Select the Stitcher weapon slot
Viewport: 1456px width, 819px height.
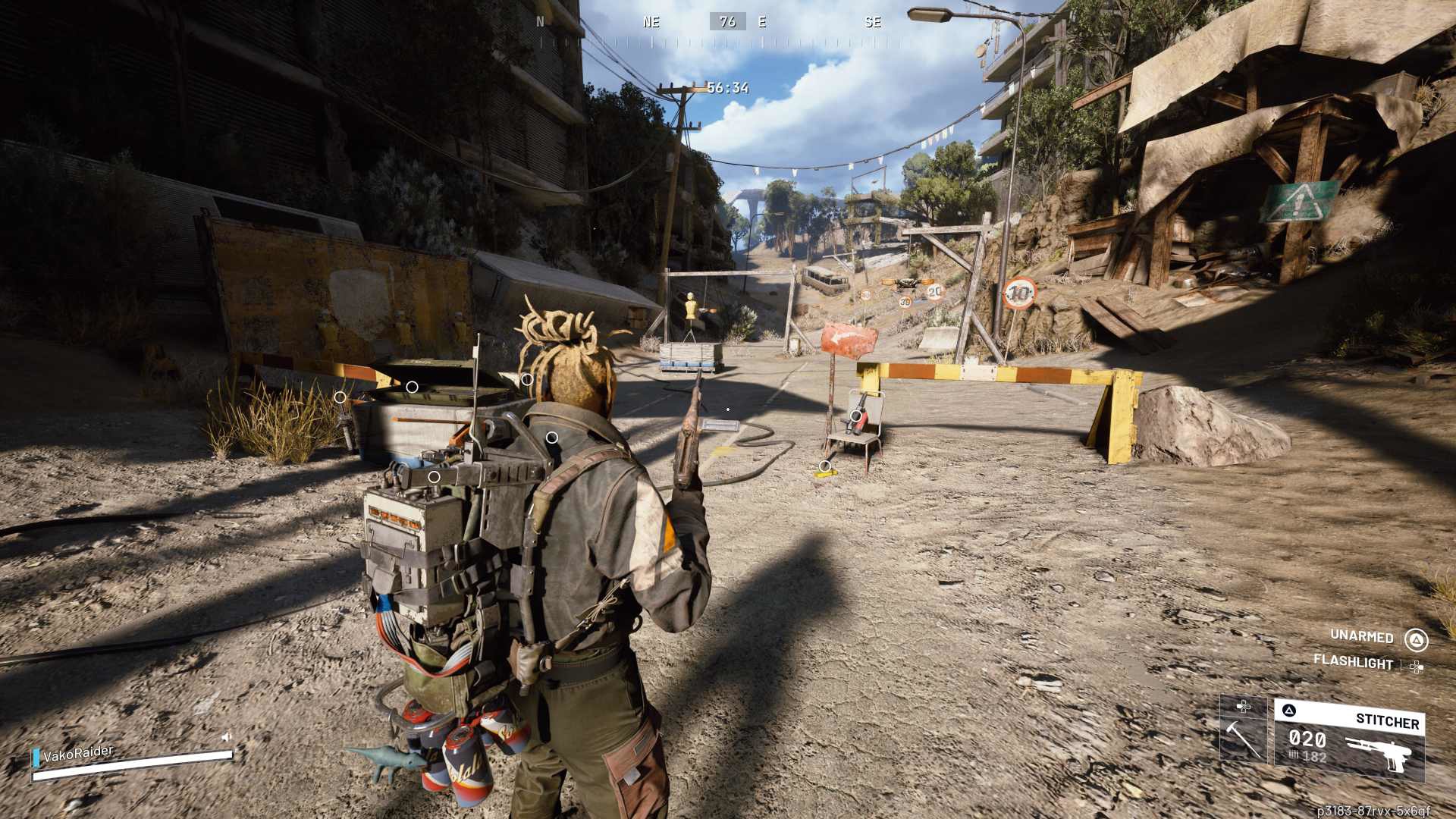1348,739
